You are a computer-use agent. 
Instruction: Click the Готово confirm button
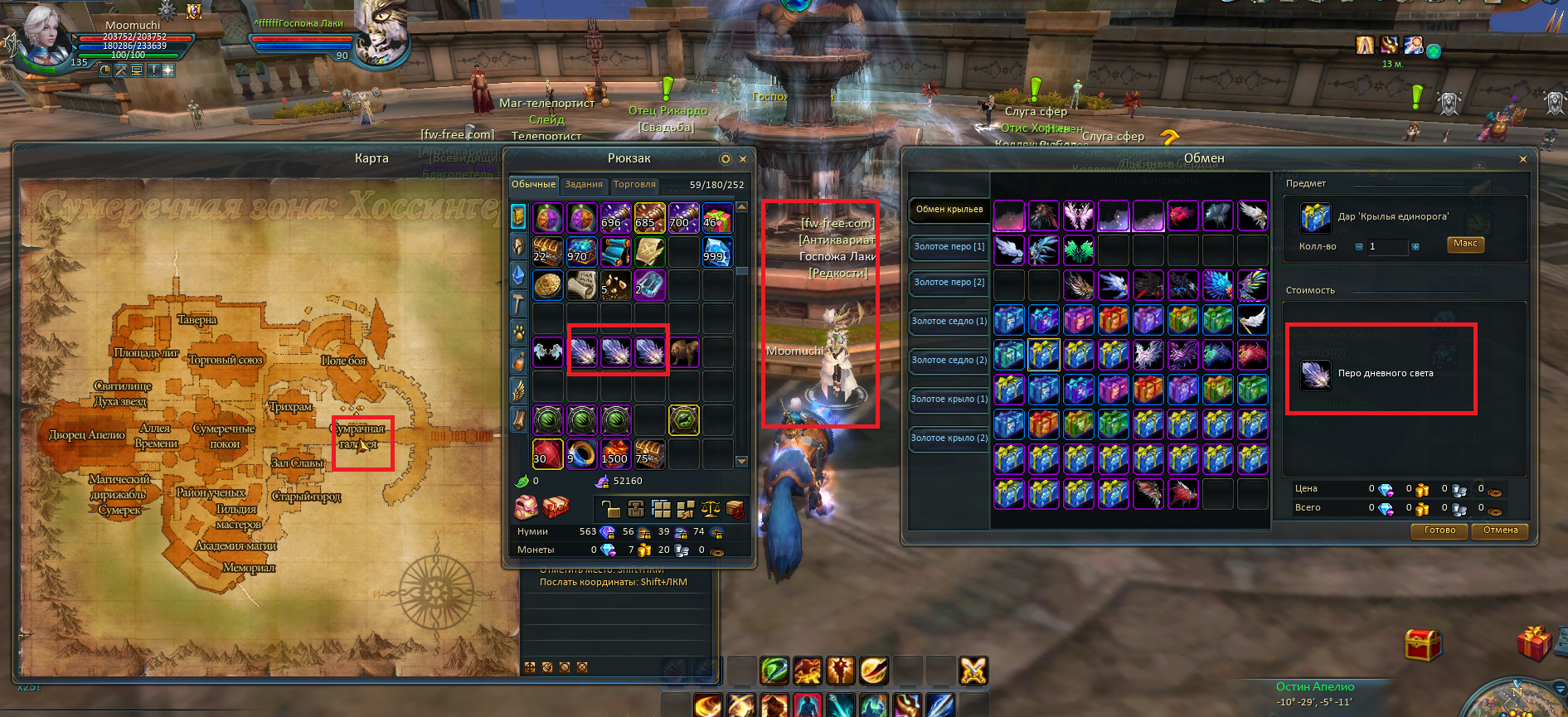[1439, 530]
